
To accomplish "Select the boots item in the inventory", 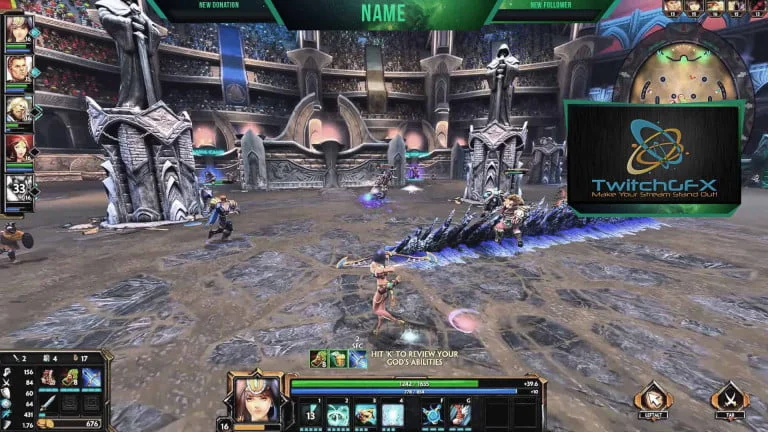I will tap(48, 378).
